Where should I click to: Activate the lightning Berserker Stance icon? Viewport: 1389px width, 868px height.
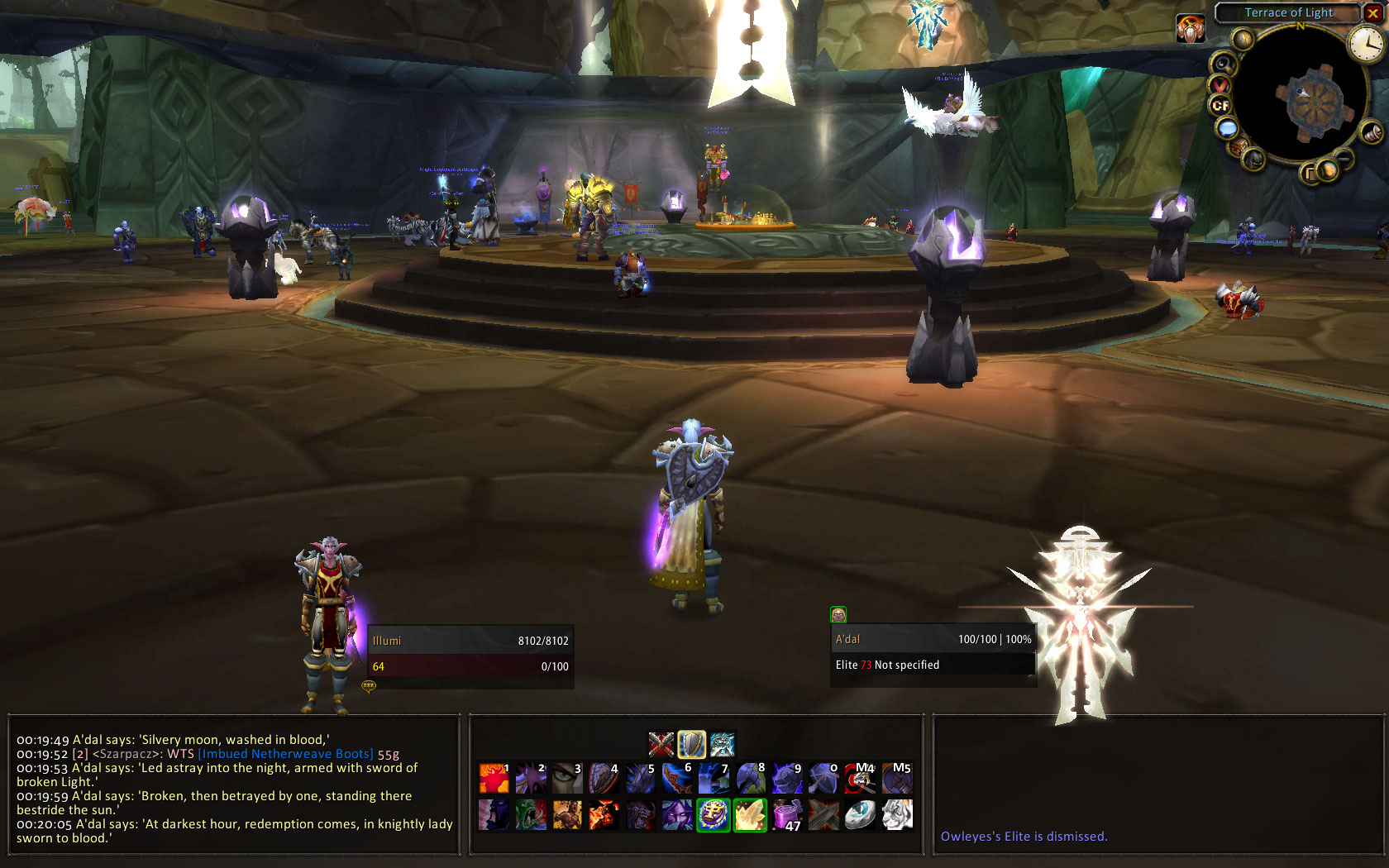722,745
